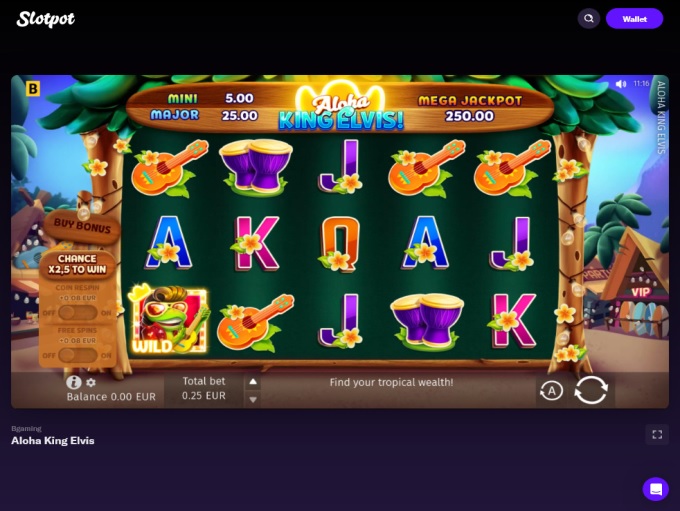Open the site search
The height and width of the screenshot is (511, 680).
(x=589, y=19)
